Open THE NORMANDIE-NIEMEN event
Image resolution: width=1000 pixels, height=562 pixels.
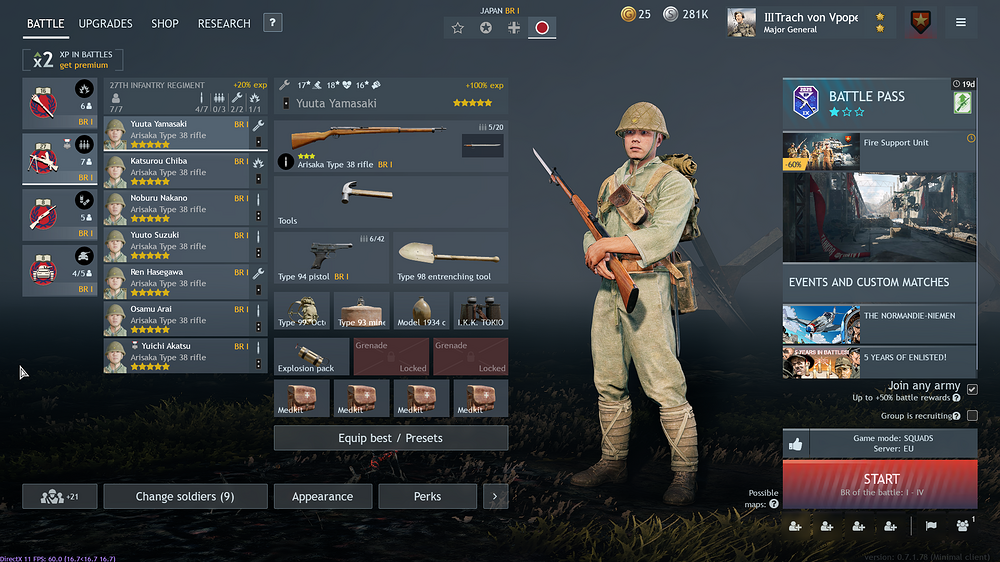coord(880,323)
